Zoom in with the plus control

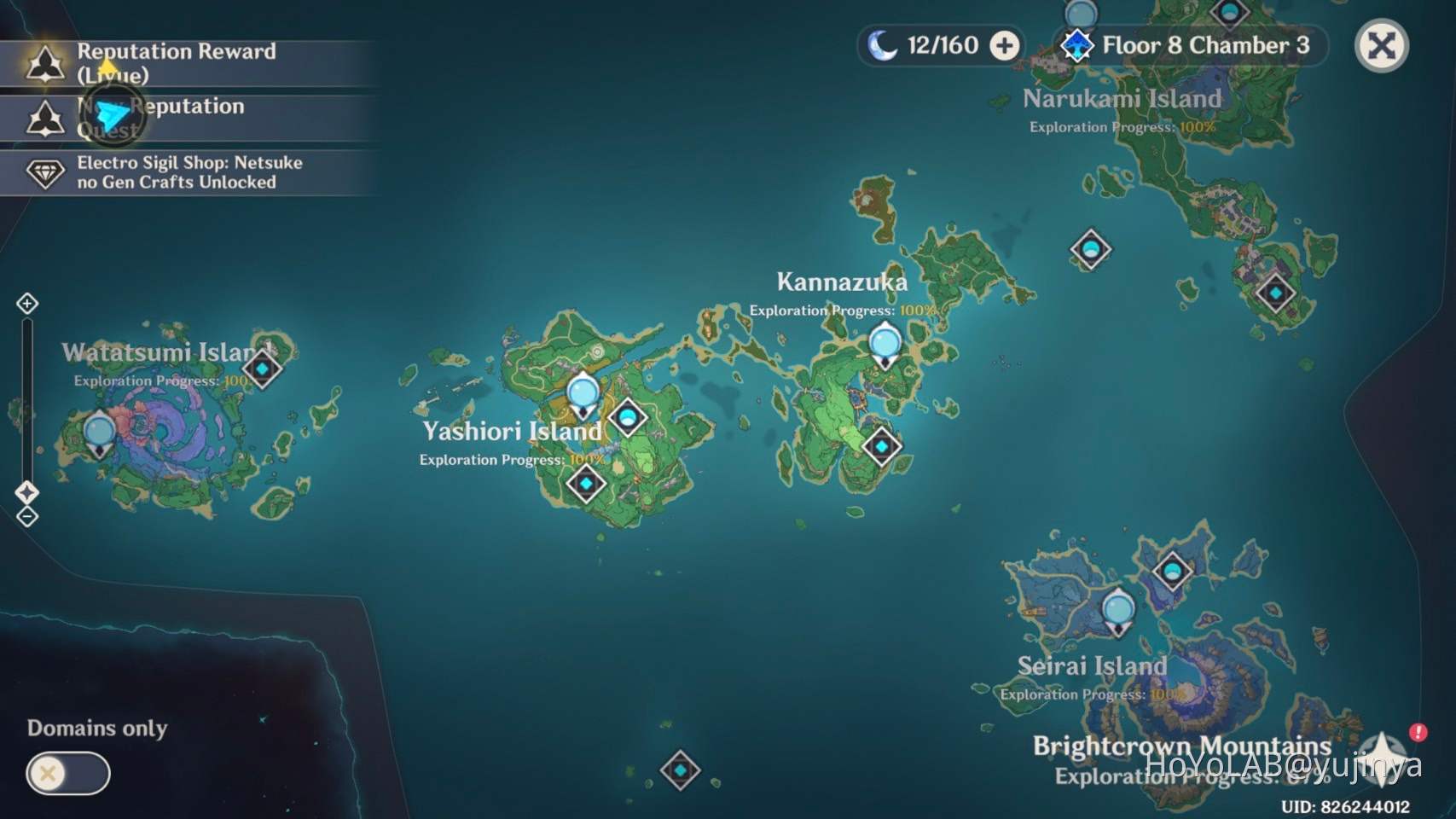pyautogui.click(x=26, y=304)
